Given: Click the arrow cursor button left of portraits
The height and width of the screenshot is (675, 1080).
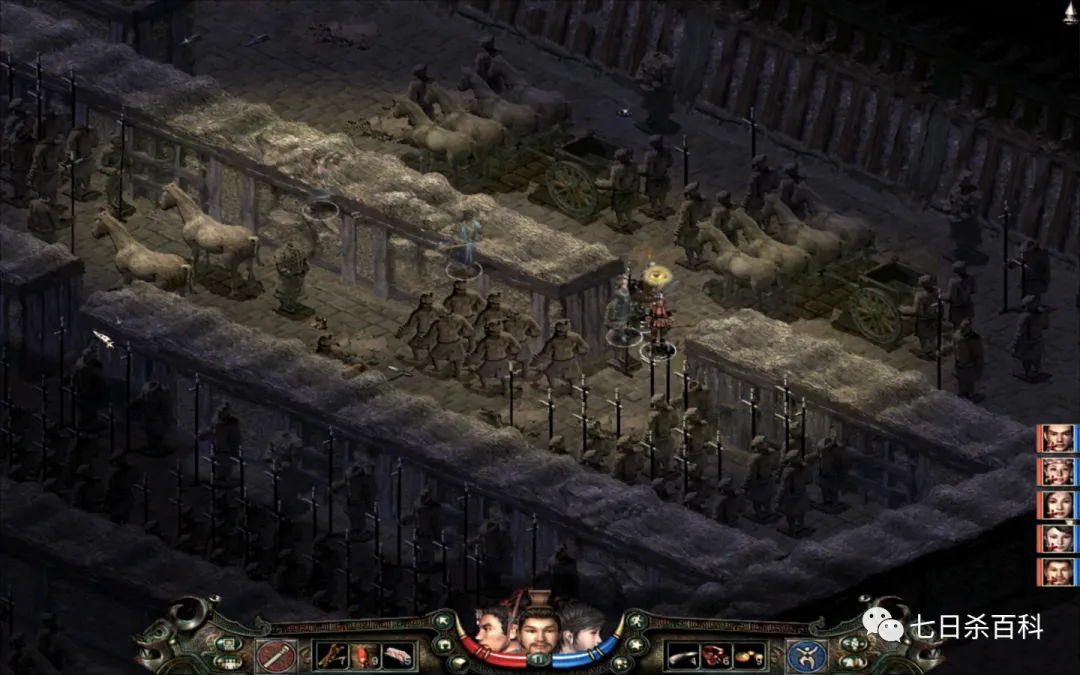Looking at the screenshot, I should pos(441,622).
